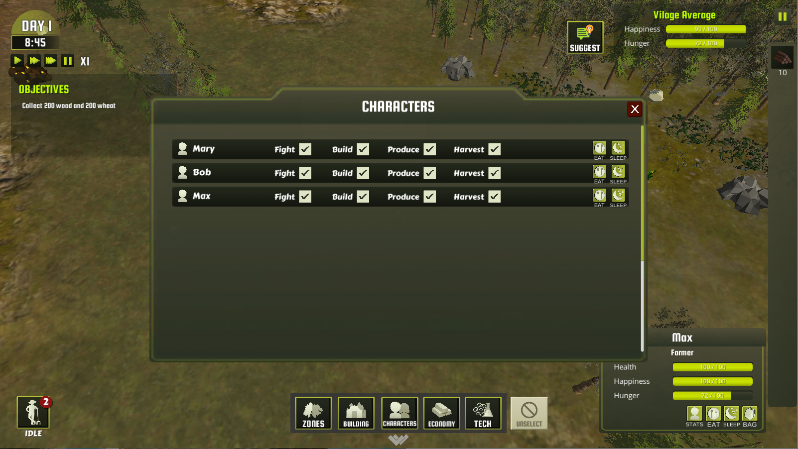
Task: Toggle Bob's Build checkbox
Action: click(x=363, y=173)
